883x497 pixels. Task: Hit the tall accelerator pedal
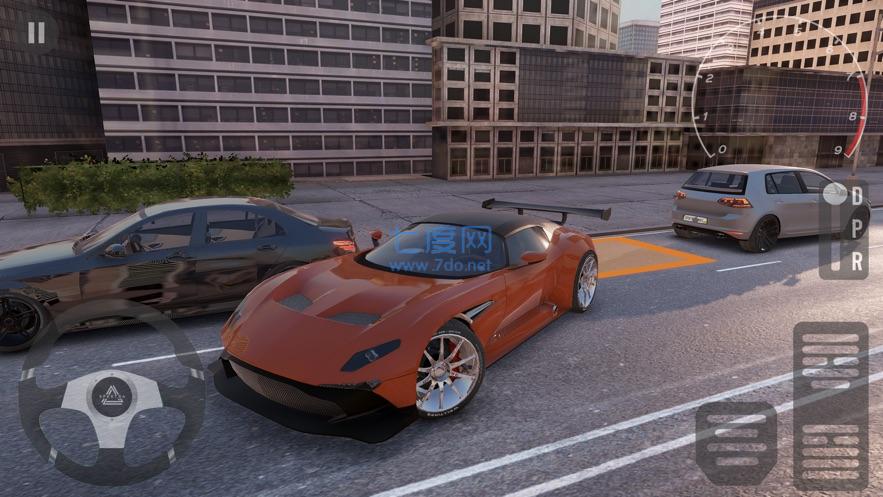[830, 405]
